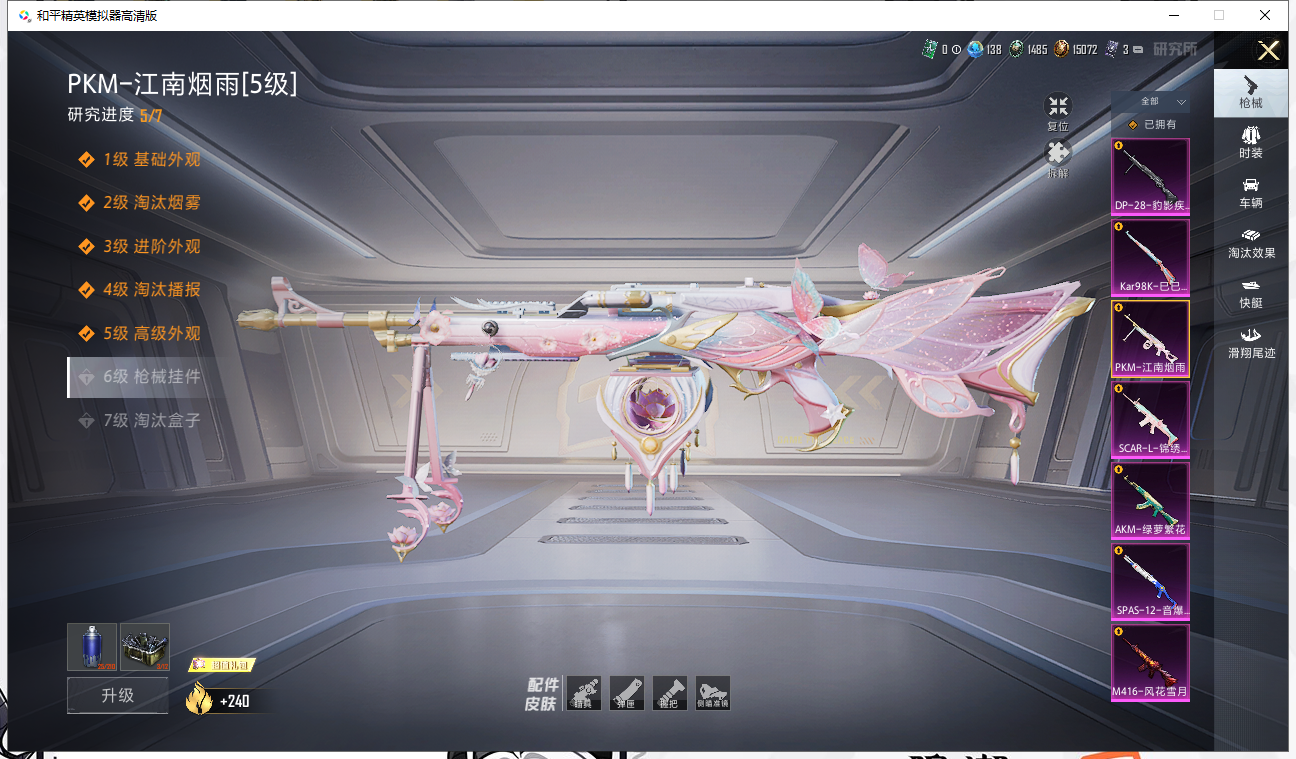Click the 复位 reset view button
Image resolution: width=1296 pixels, height=759 pixels.
tap(1058, 112)
